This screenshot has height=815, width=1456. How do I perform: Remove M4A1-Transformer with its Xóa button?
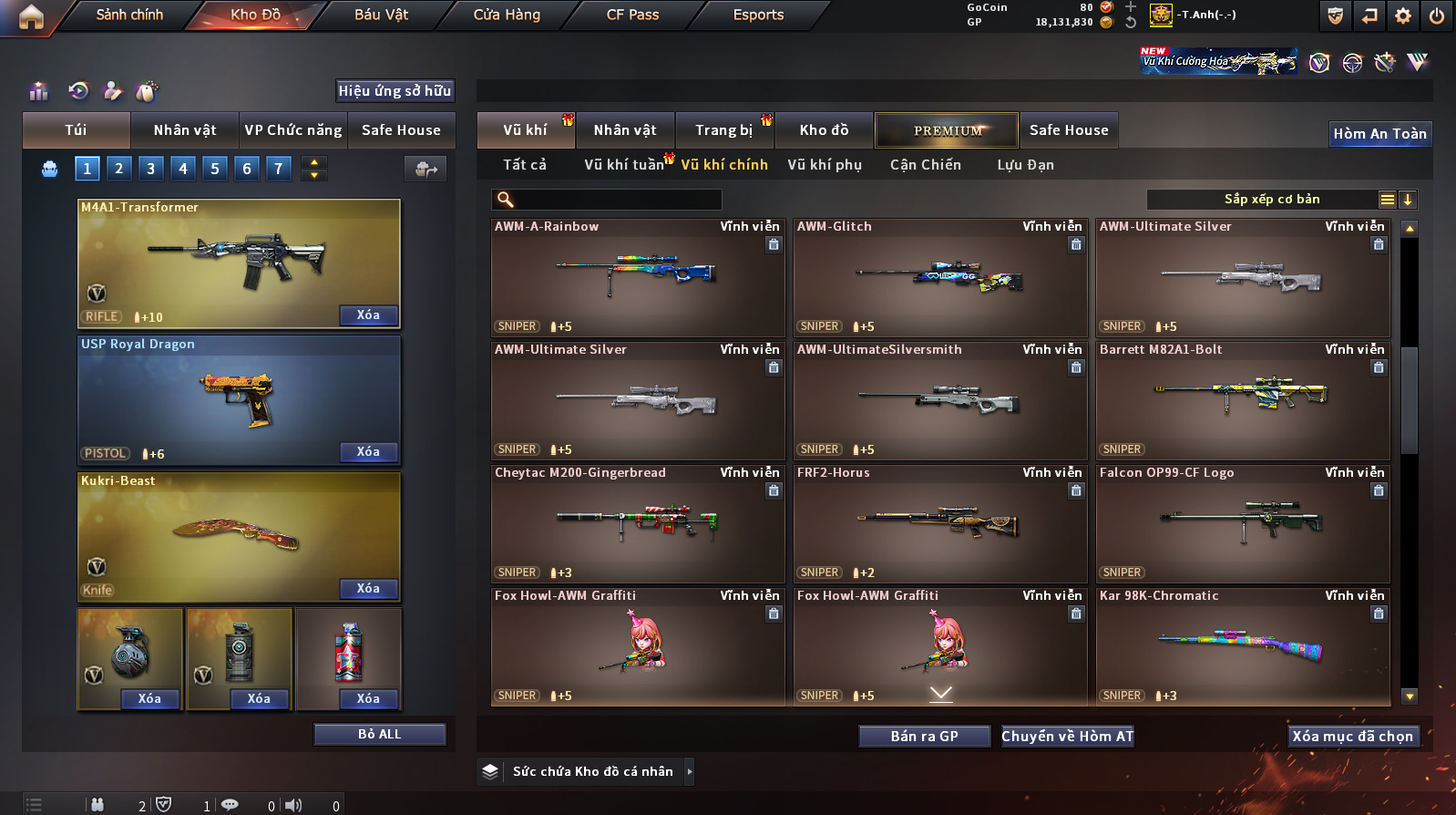368,315
